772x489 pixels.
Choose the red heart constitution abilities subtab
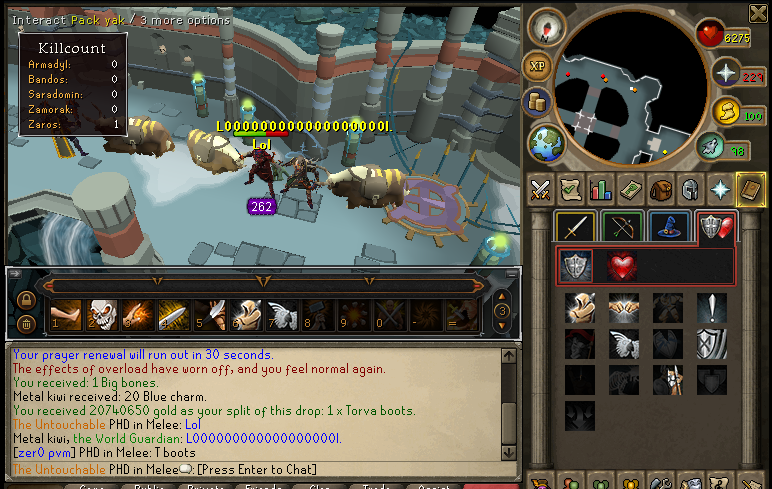[x=622, y=266]
